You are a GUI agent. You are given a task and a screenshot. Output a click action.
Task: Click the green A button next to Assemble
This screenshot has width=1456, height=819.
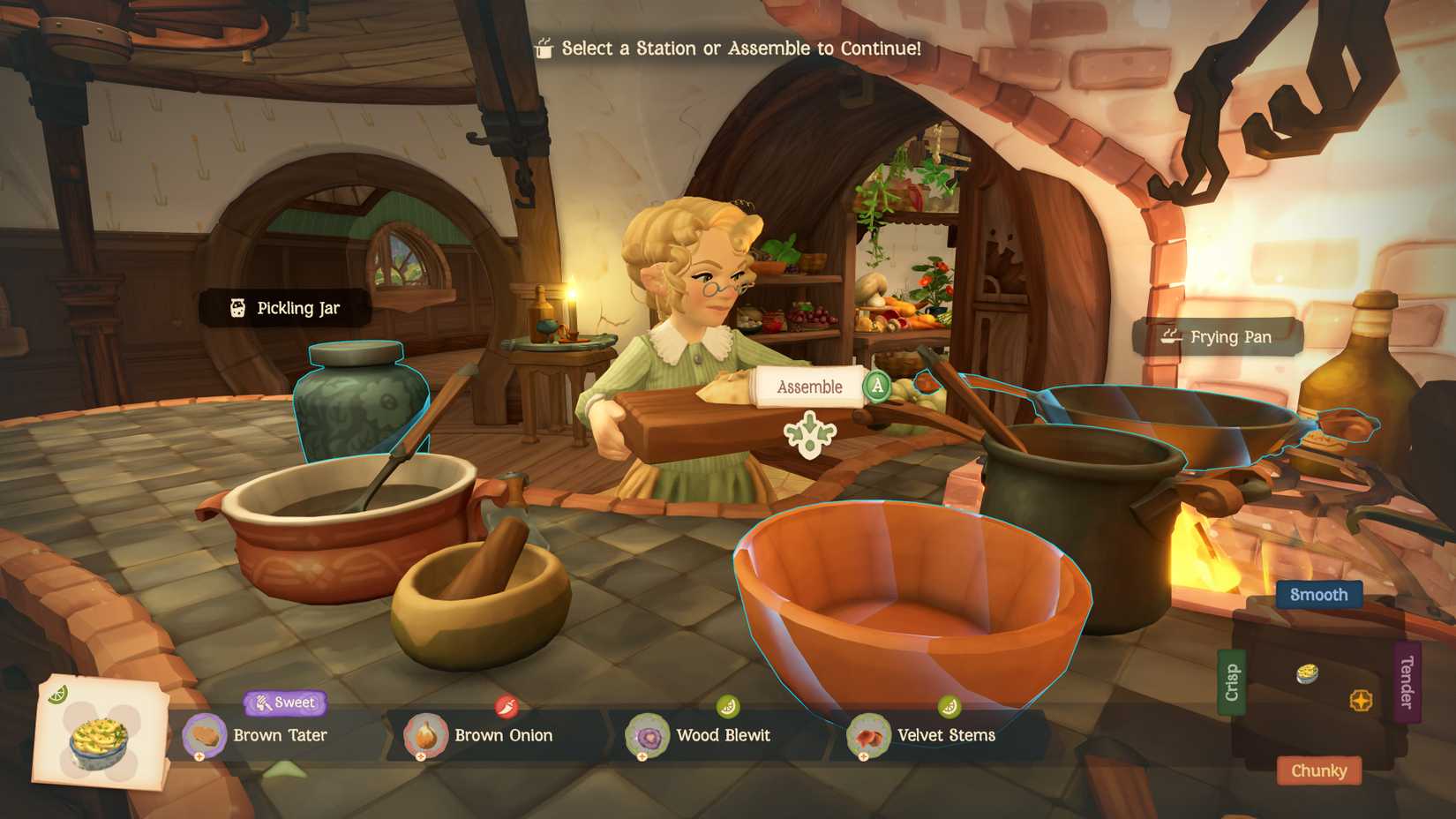click(877, 386)
